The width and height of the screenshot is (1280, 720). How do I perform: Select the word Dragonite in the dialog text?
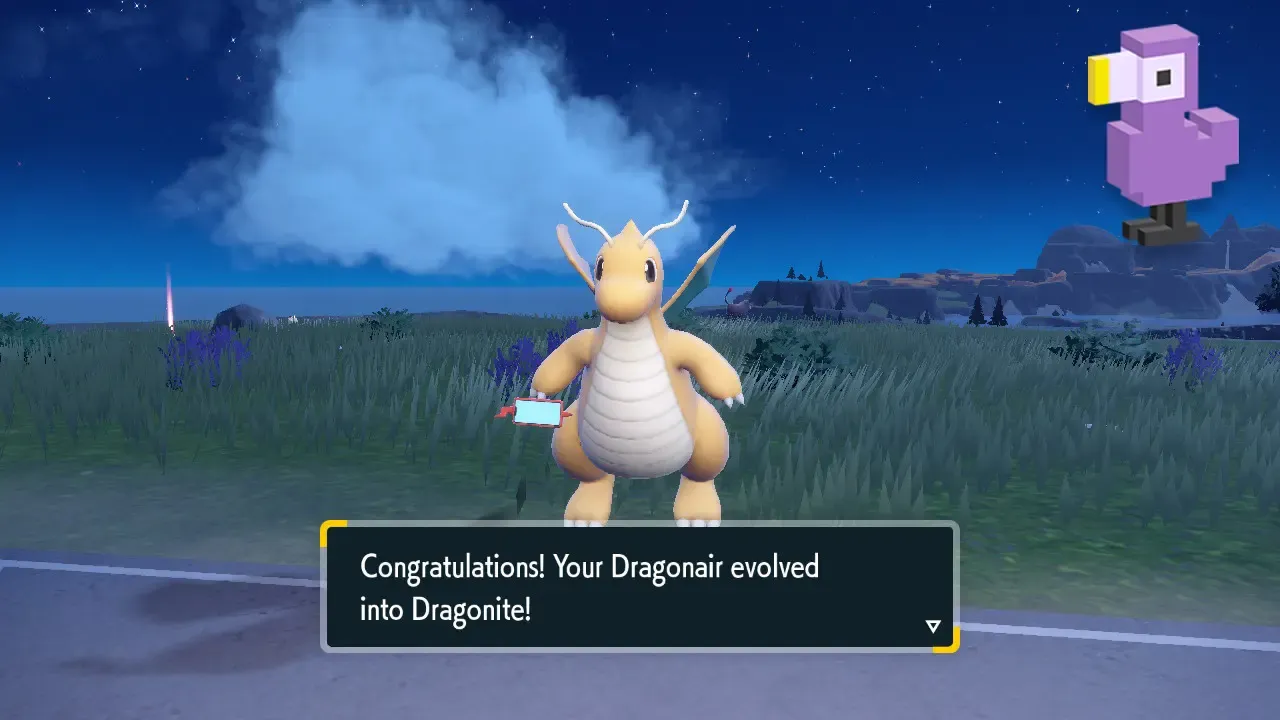469,609
